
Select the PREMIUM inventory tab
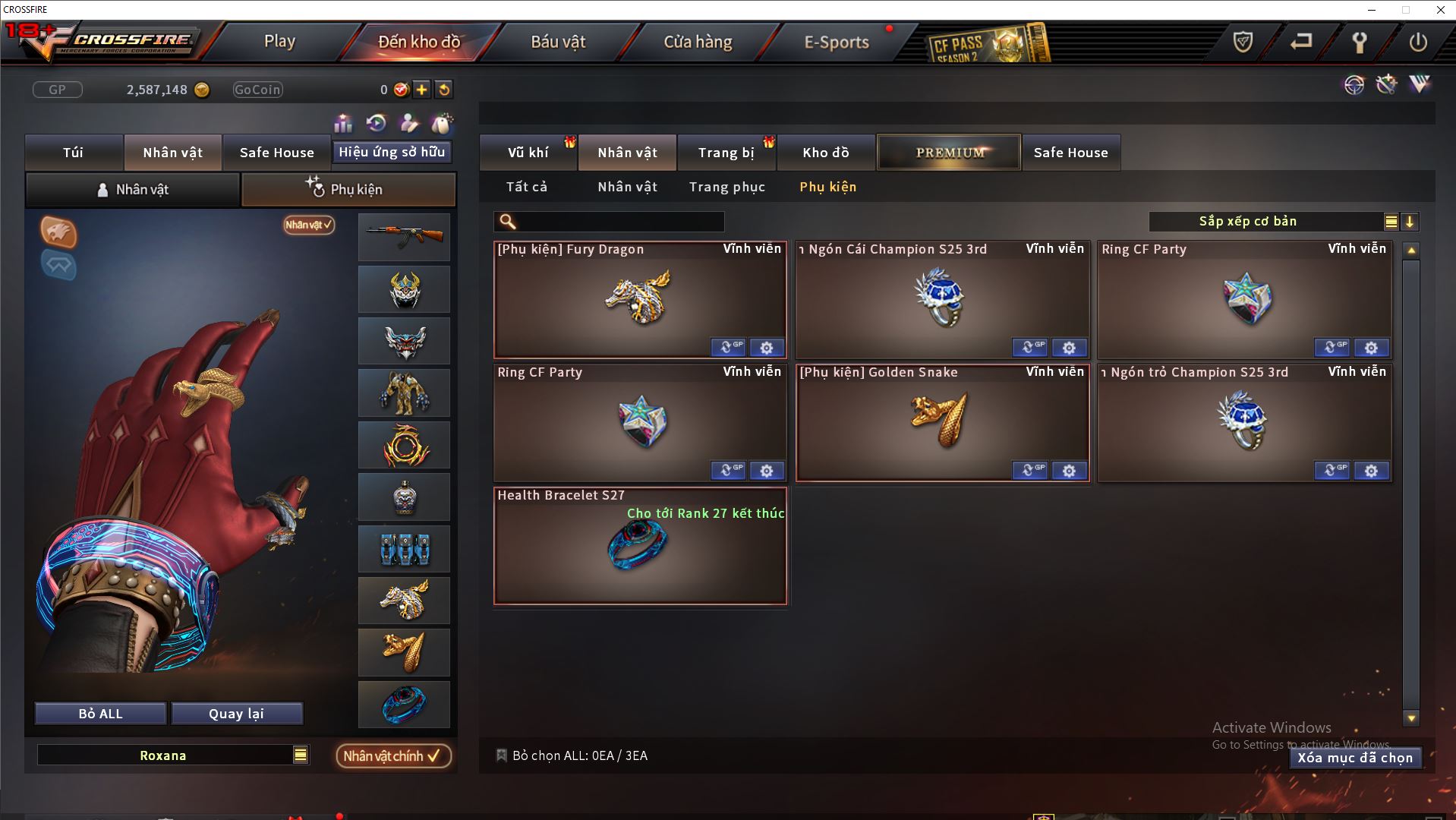[949, 153]
